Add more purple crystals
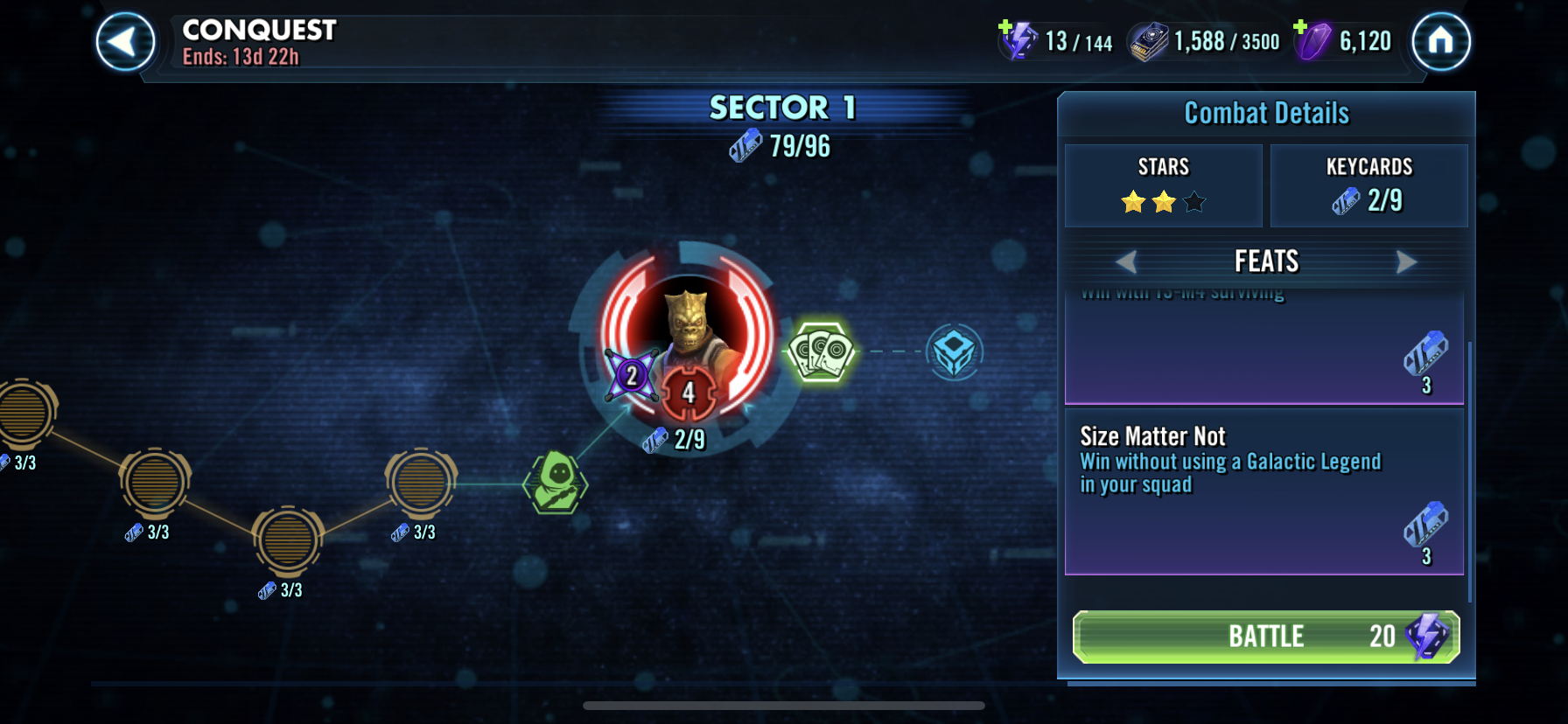This screenshot has width=1568, height=724. [1301, 29]
